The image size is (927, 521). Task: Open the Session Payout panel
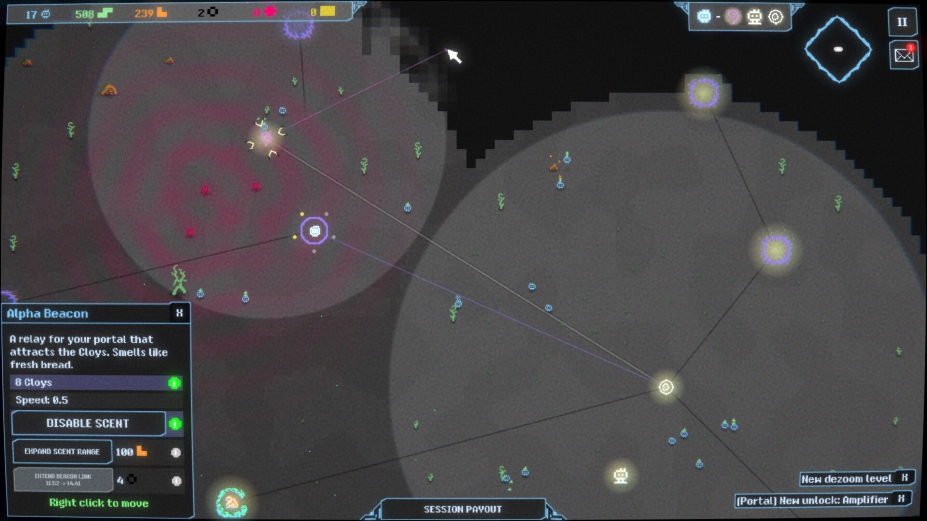click(461, 509)
